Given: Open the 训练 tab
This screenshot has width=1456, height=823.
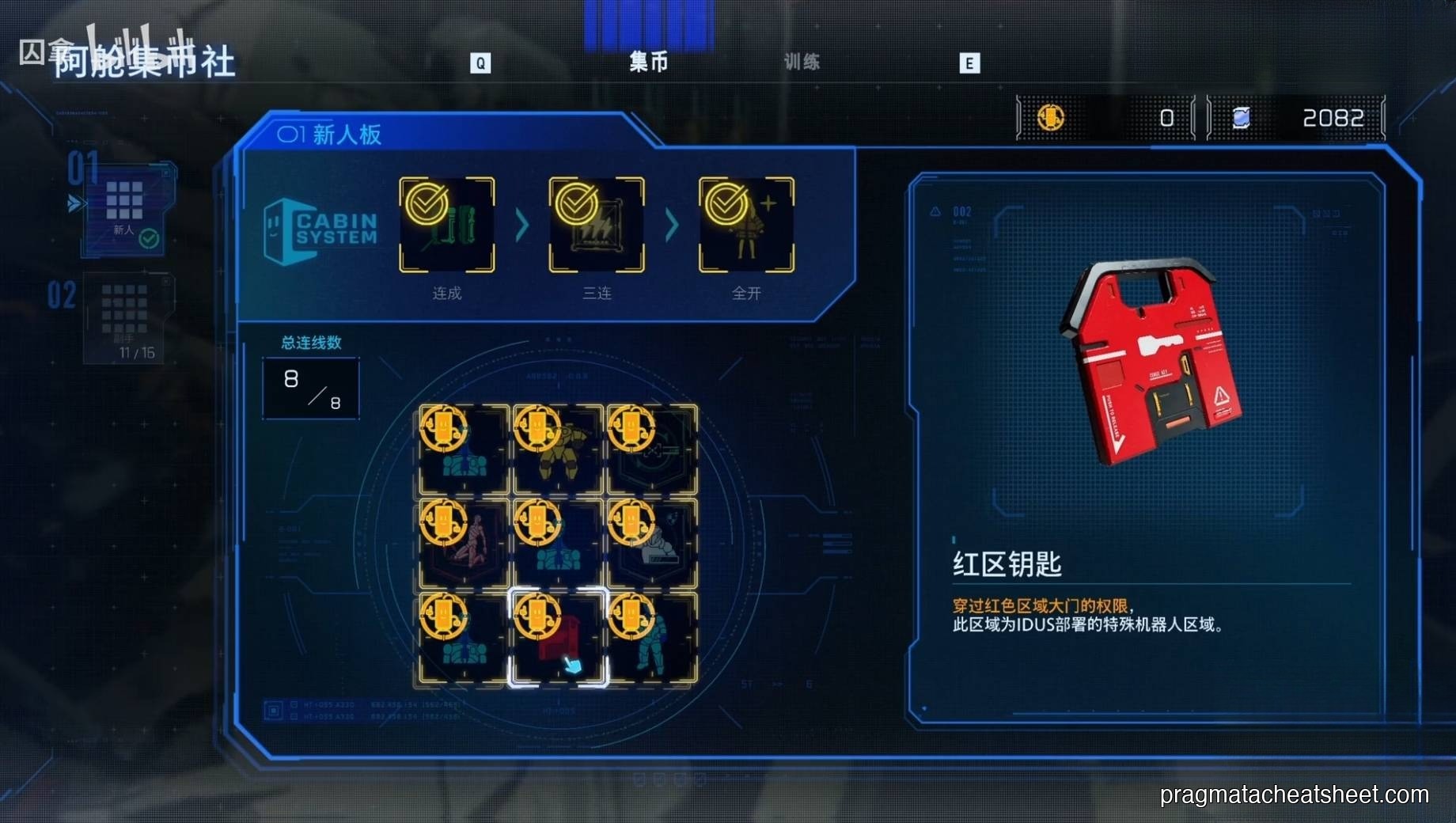Looking at the screenshot, I should 802,63.
